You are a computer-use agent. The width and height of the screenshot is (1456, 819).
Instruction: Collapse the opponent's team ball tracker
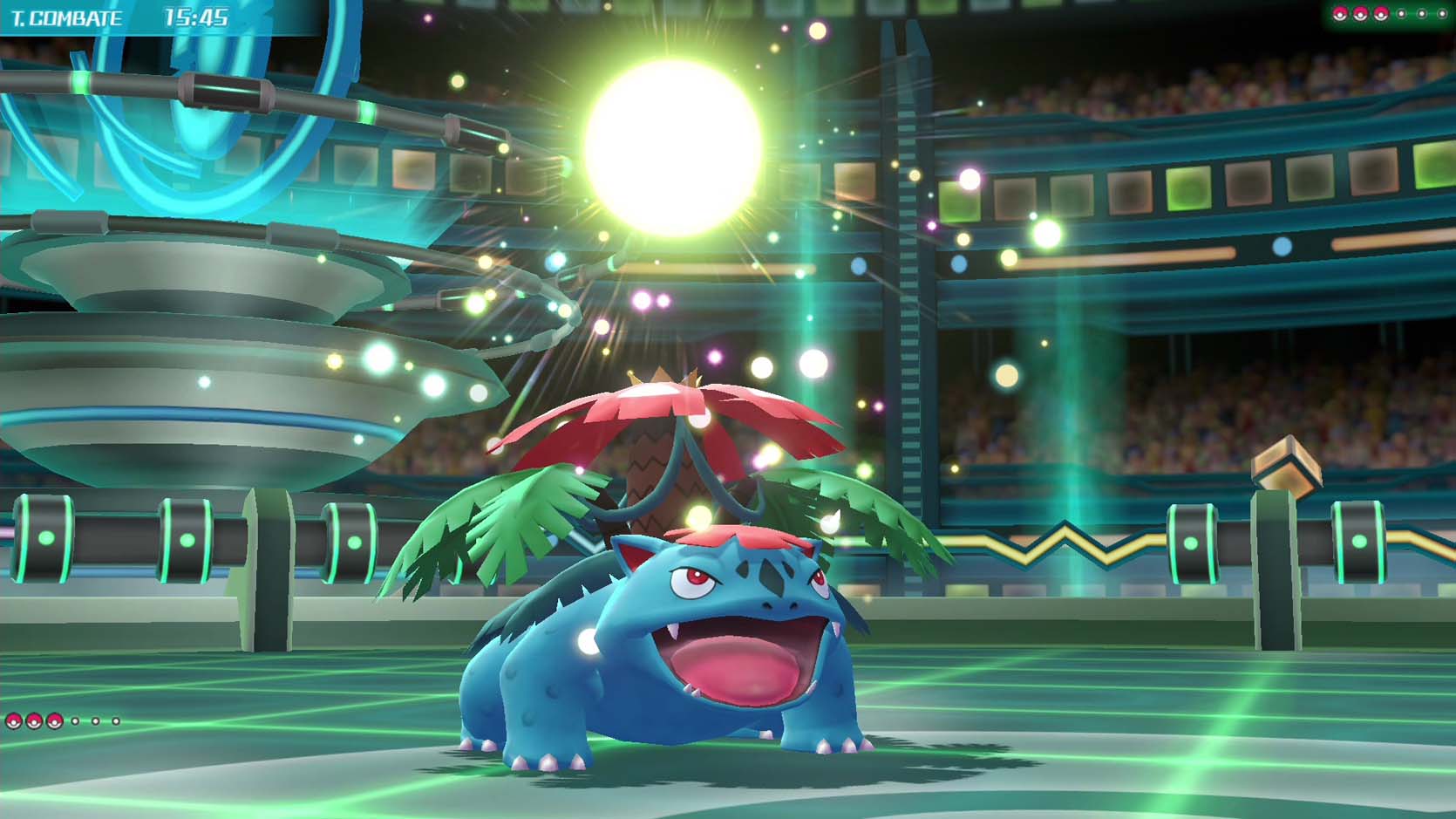tap(1391, 14)
